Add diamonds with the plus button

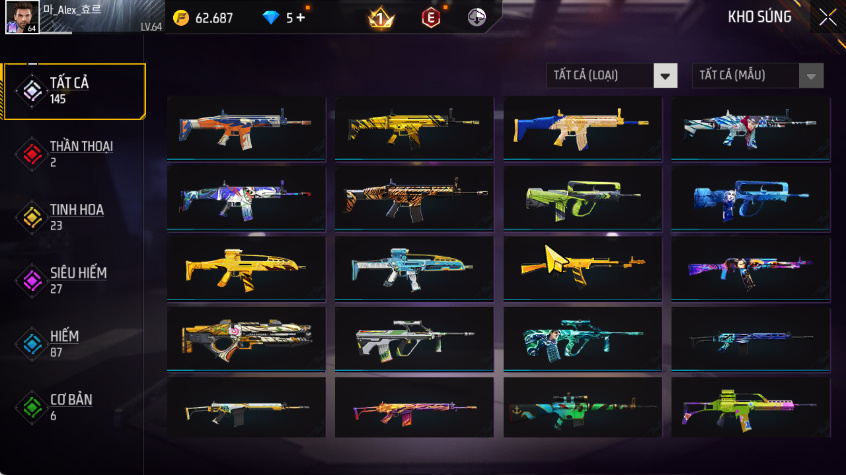(300, 18)
